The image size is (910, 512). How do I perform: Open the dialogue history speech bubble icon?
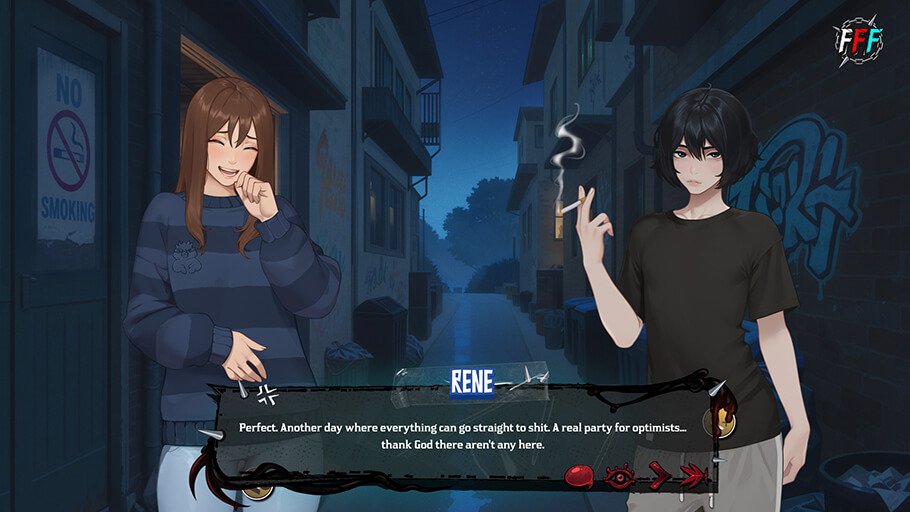(580, 476)
